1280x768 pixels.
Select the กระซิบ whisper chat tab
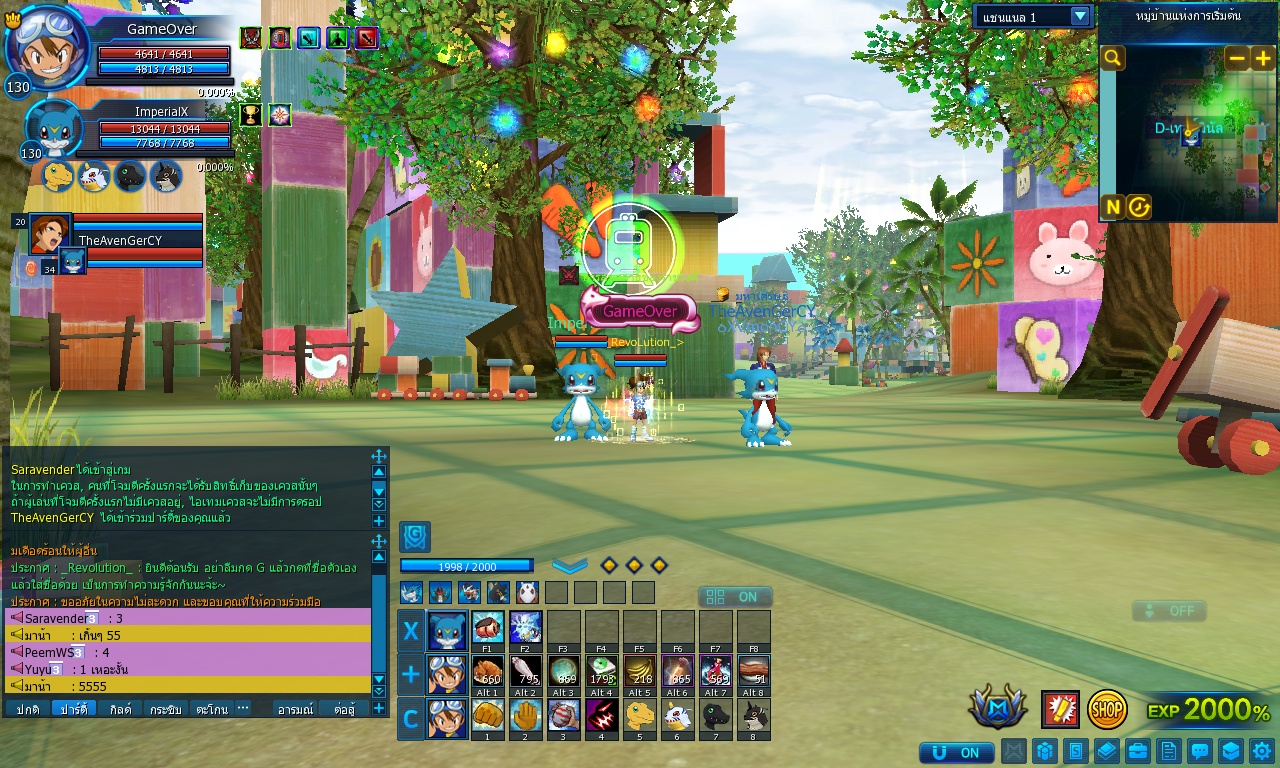[165, 708]
